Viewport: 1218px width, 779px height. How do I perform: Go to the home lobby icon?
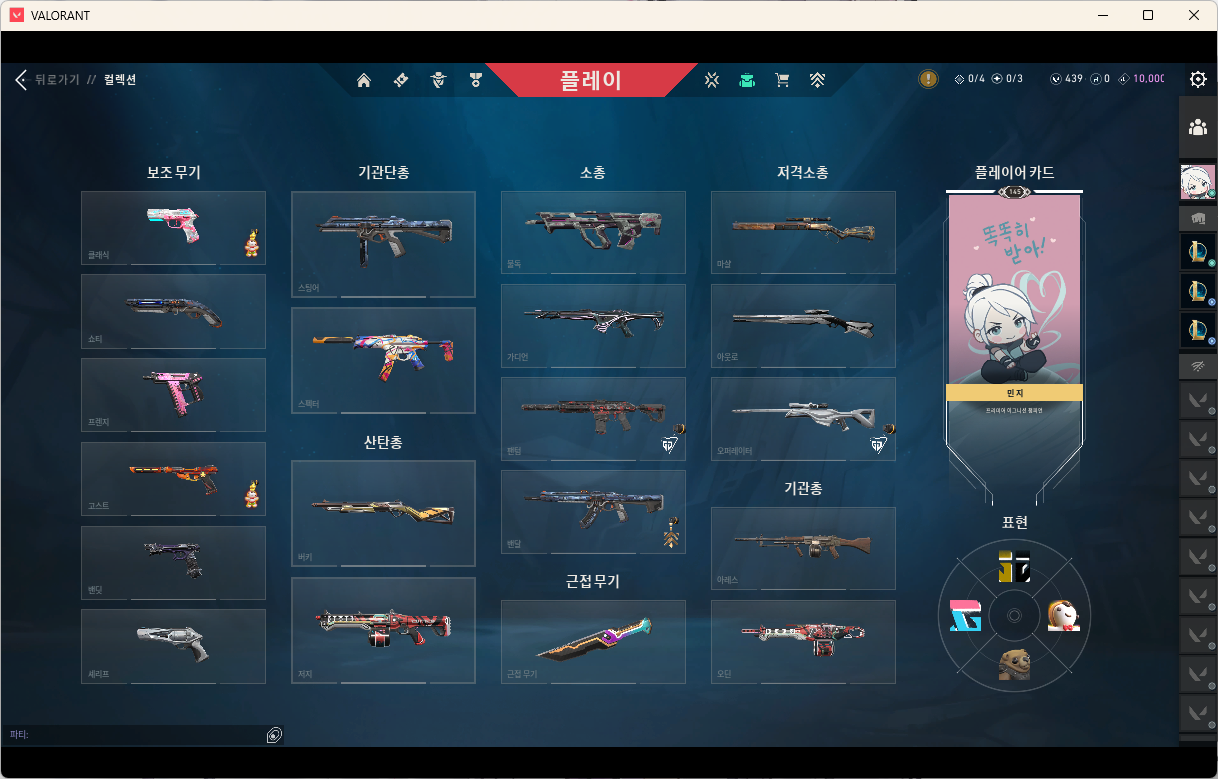(x=364, y=80)
